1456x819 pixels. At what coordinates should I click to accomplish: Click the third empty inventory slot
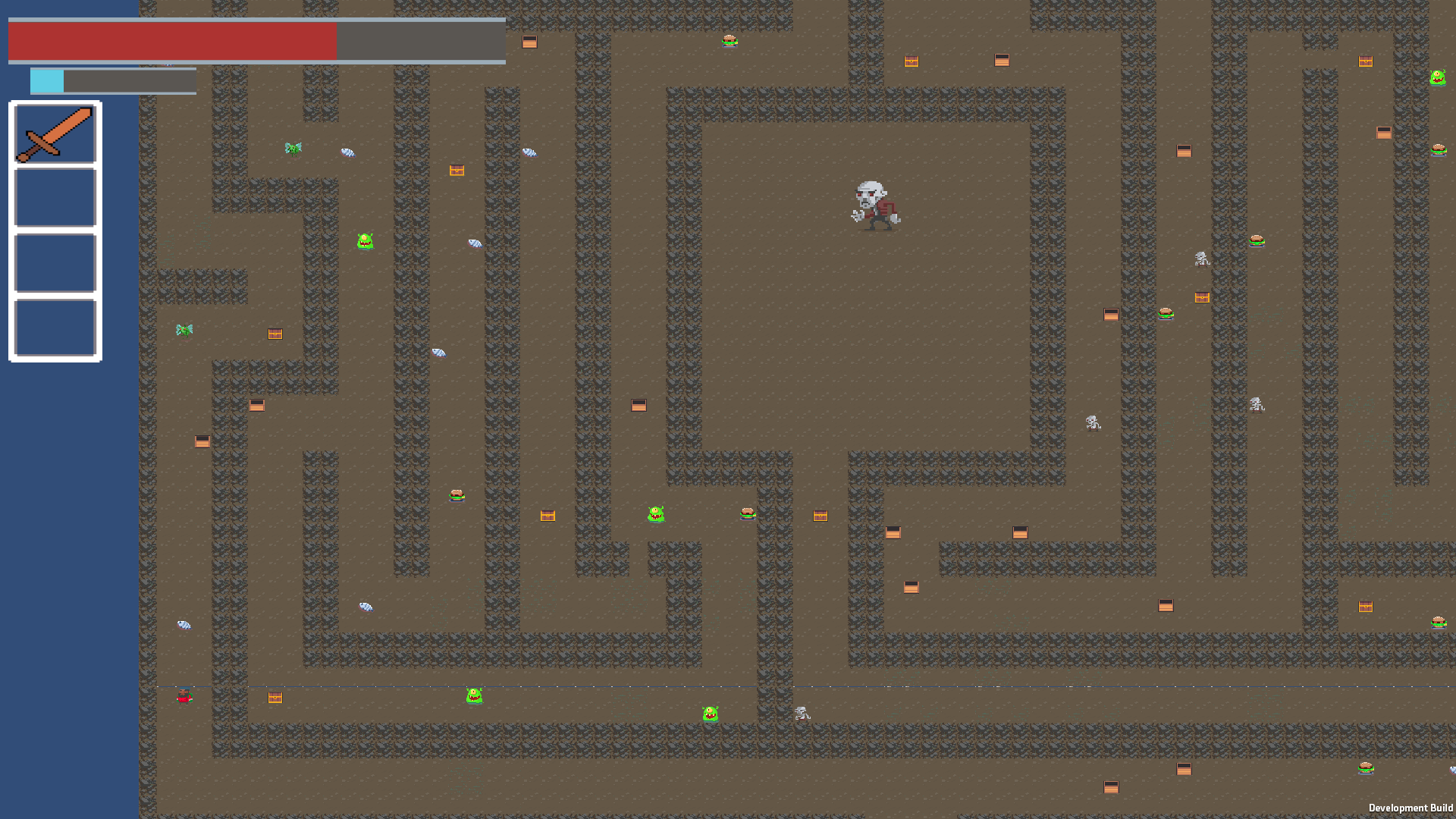pyautogui.click(x=54, y=263)
